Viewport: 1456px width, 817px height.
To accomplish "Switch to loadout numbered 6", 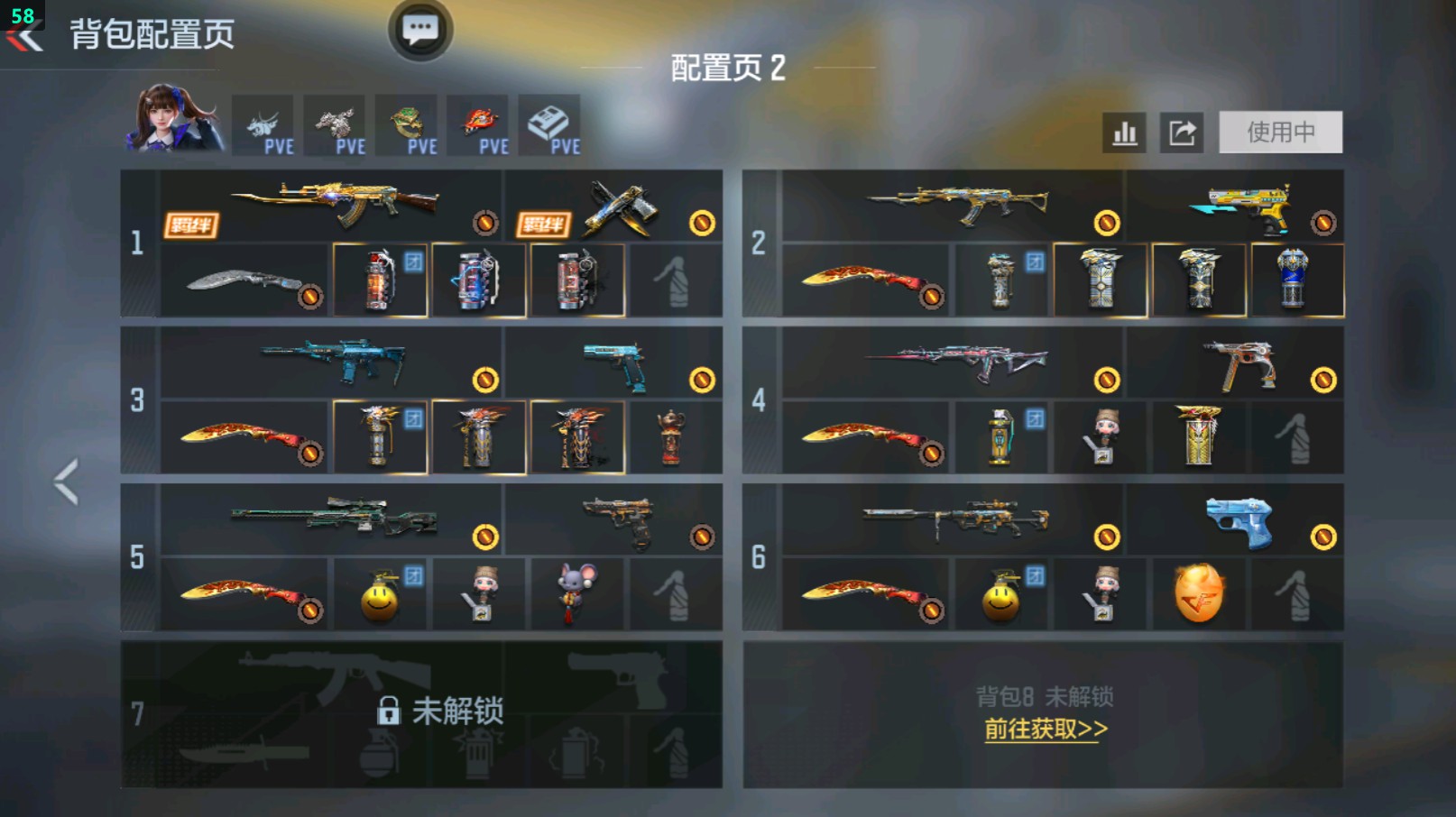I will [760, 557].
